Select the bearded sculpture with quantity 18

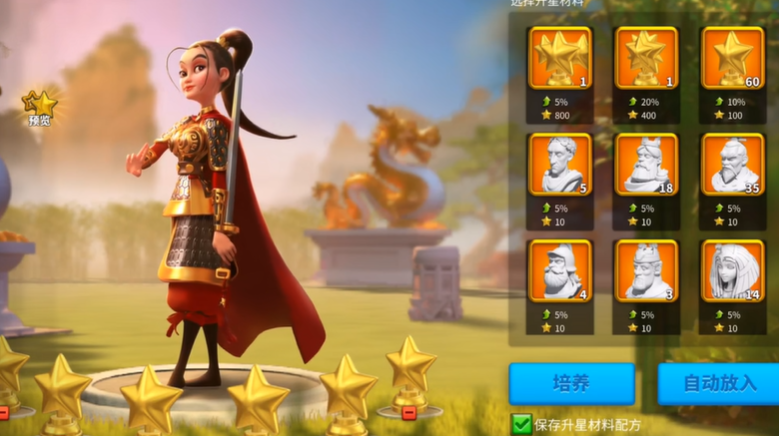coord(646,164)
